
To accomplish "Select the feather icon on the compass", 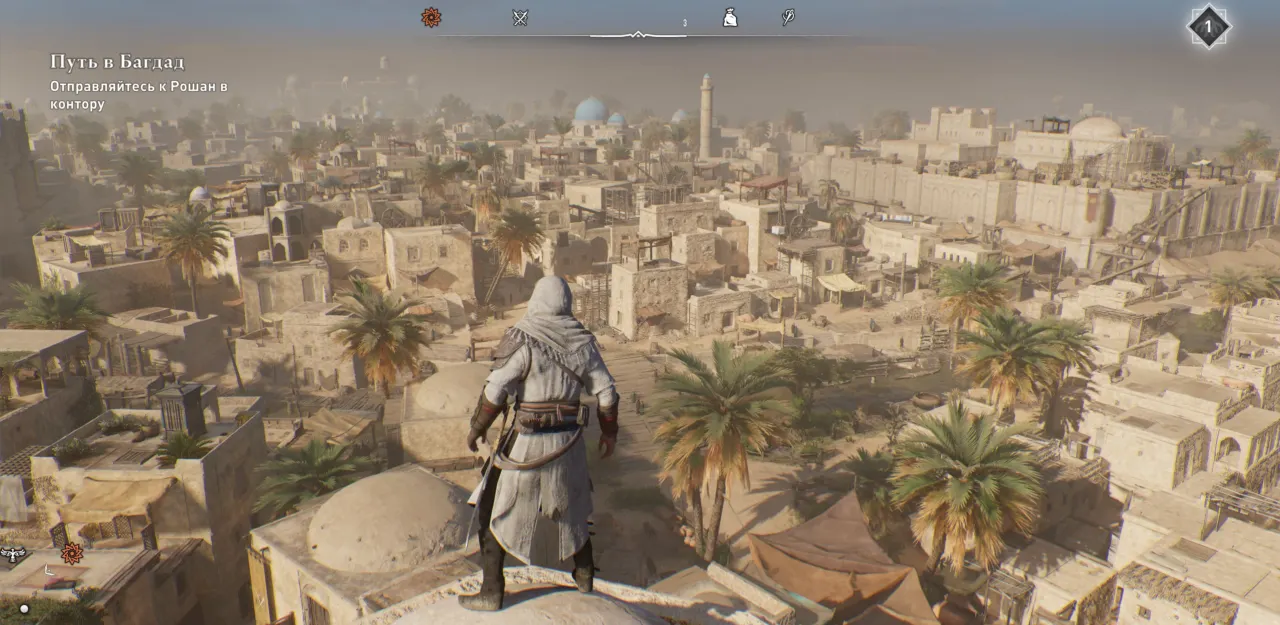I will (788, 17).
